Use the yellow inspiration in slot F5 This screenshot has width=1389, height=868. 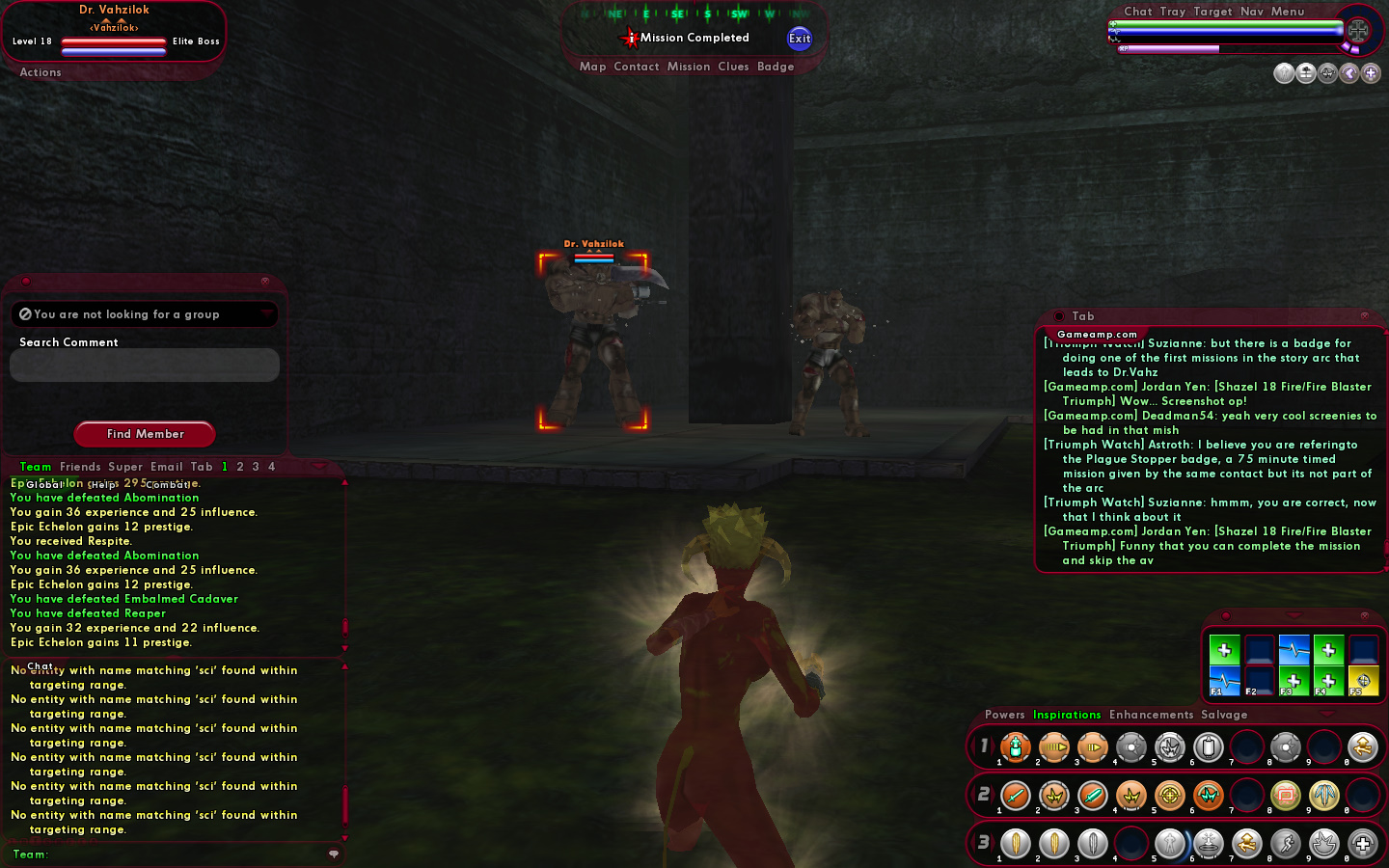point(1363,680)
